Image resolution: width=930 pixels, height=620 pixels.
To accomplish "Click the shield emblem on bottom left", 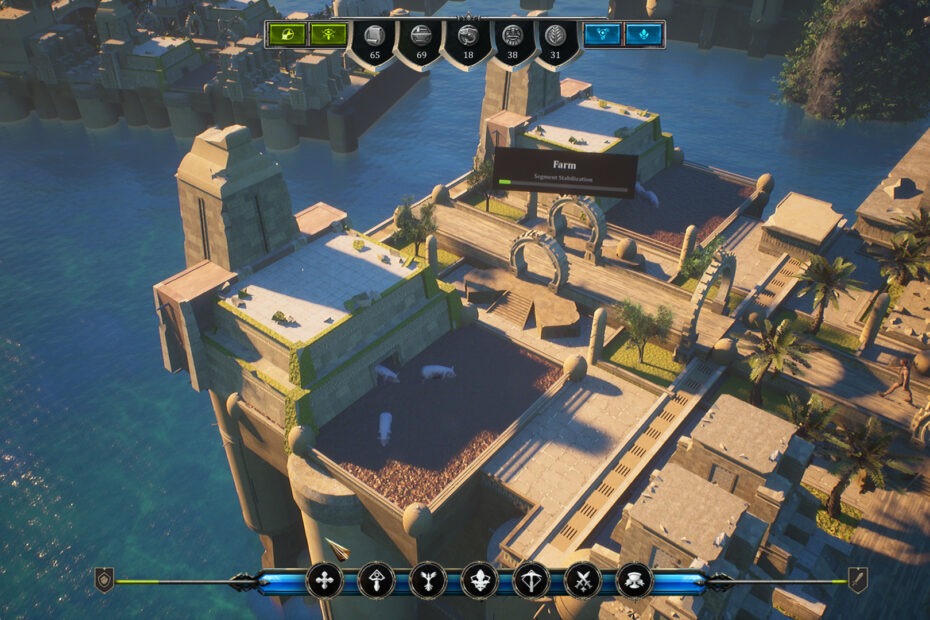I will click(104, 580).
